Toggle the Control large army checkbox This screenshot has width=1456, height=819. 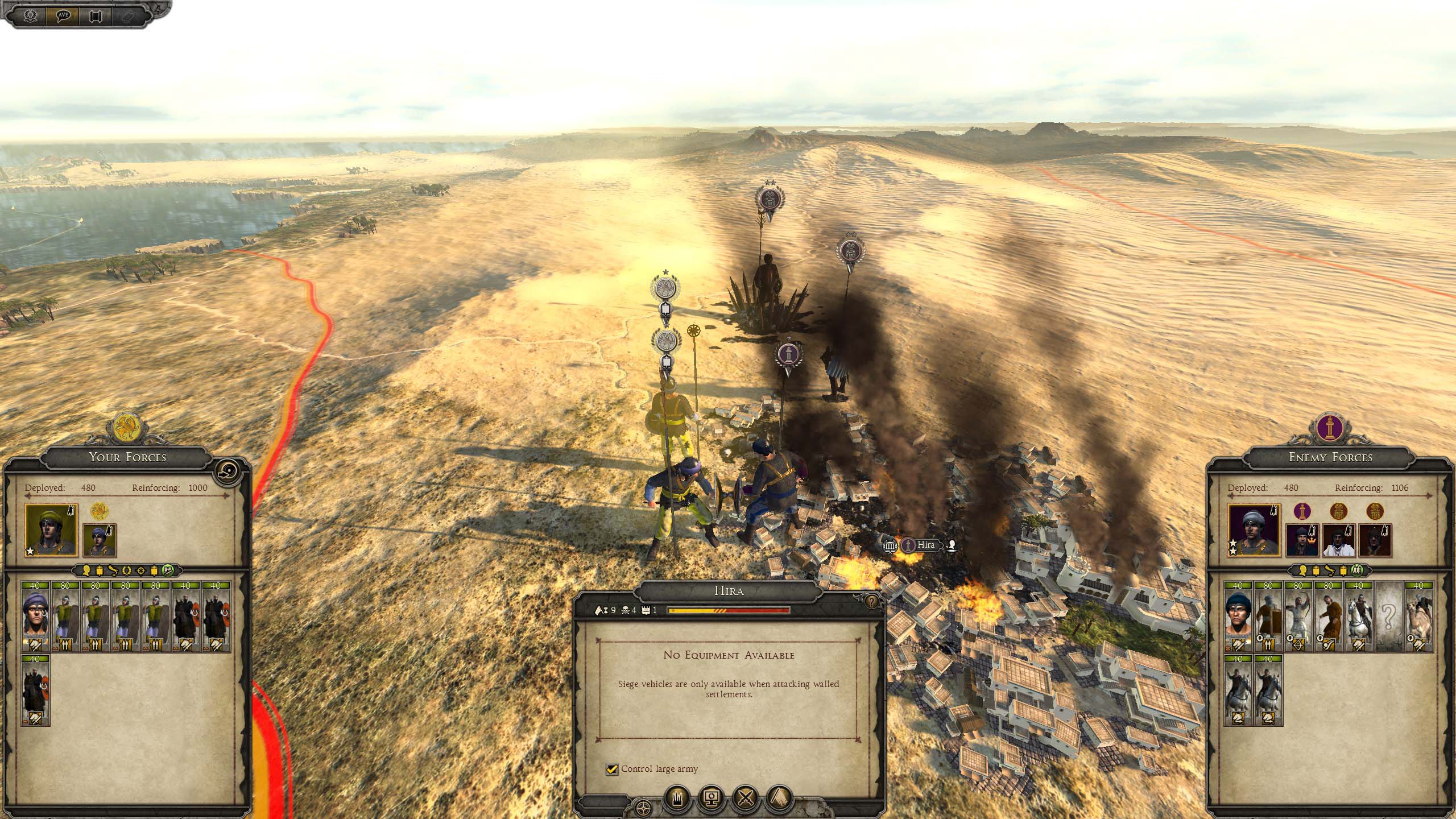click(612, 769)
